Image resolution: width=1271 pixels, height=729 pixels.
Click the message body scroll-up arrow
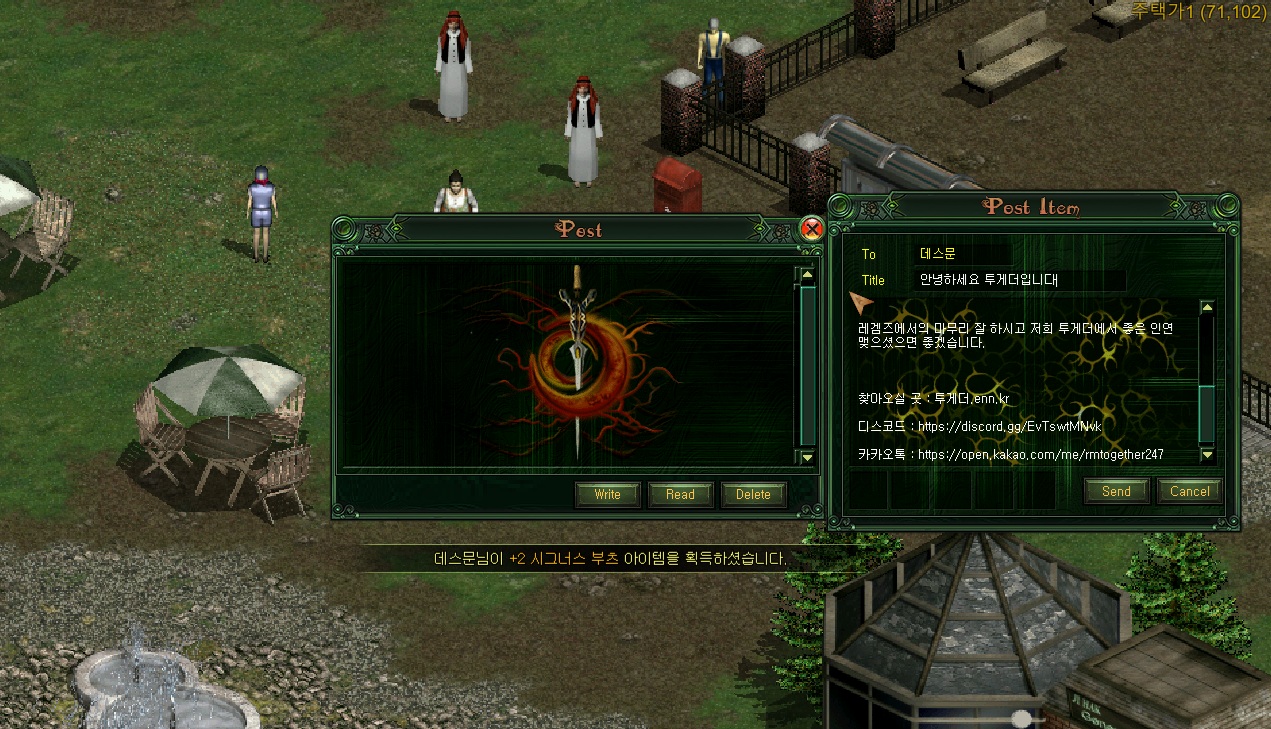[x=1207, y=308]
